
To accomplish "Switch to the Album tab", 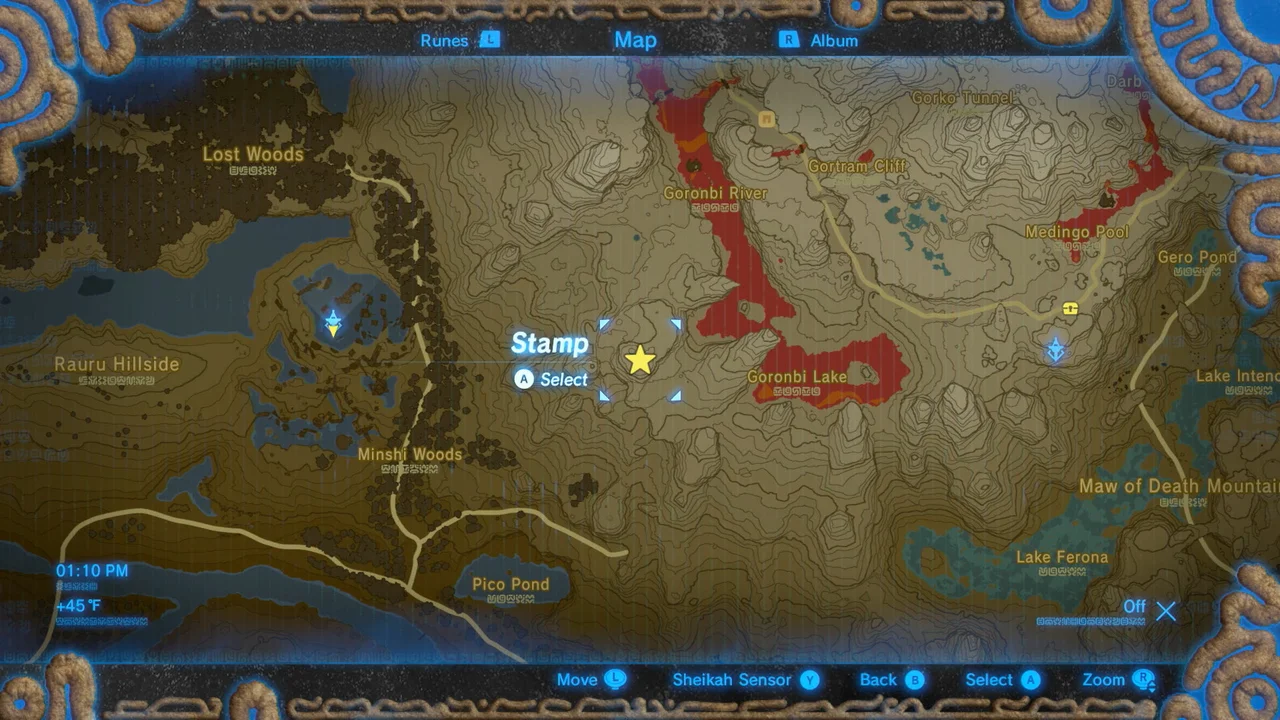I will pos(833,40).
